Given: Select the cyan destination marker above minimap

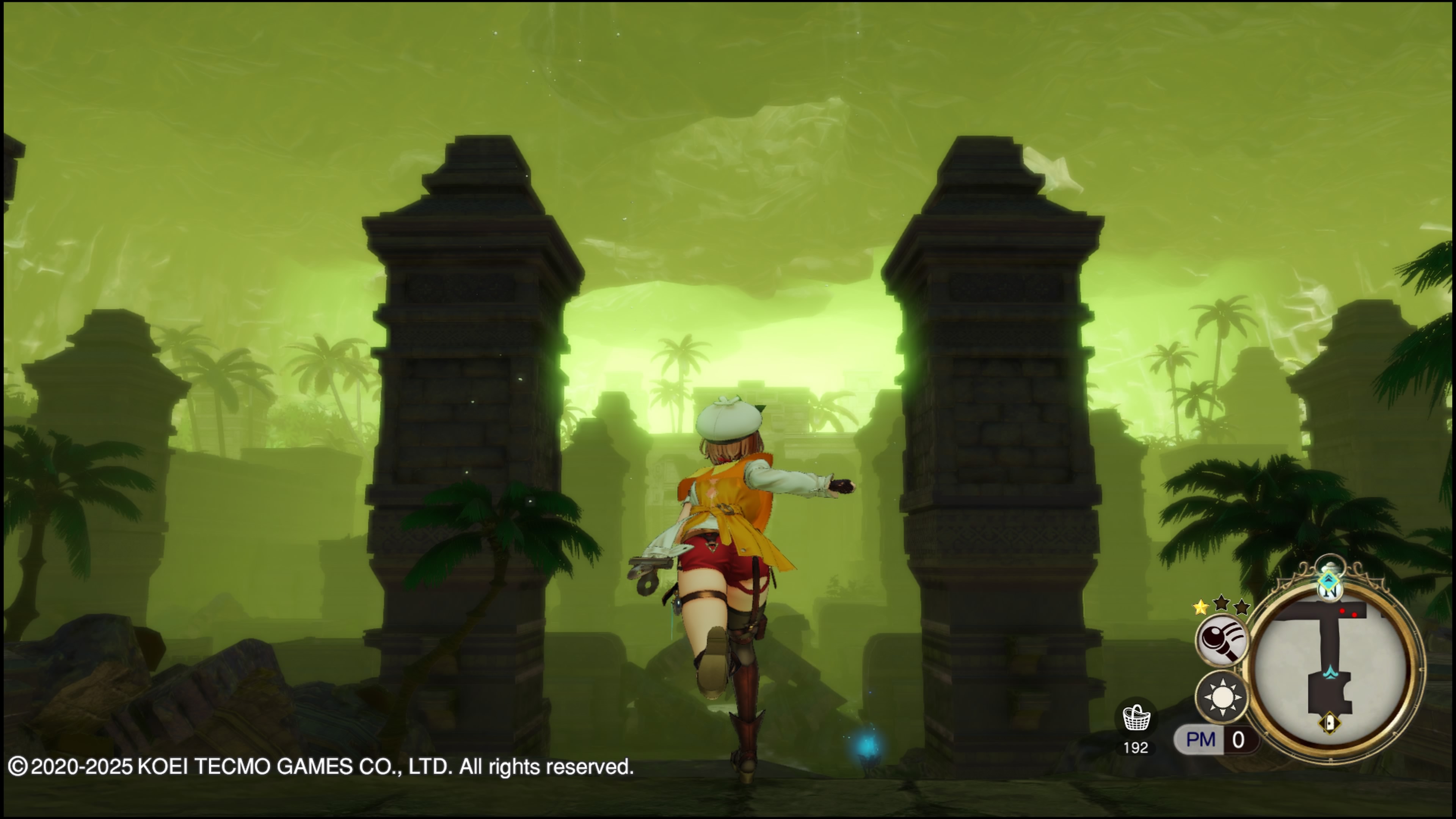Looking at the screenshot, I should pos(1329,581).
